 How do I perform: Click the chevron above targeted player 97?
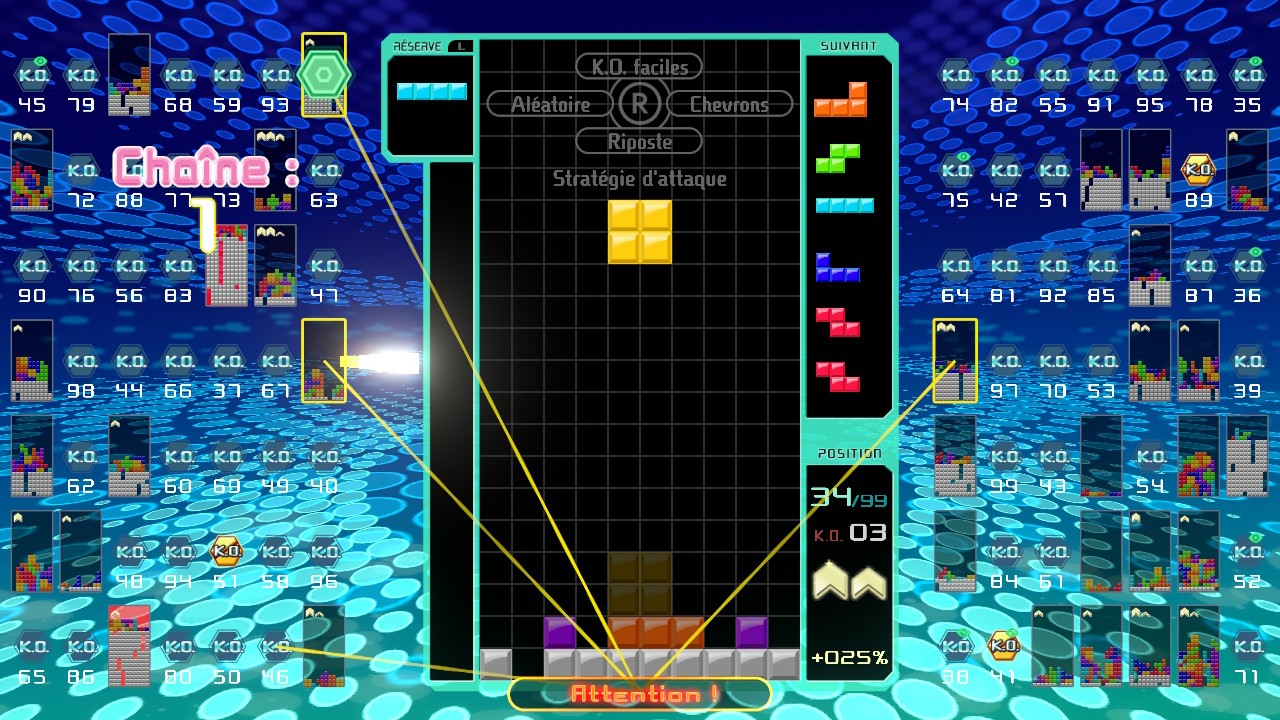point(945,327)
